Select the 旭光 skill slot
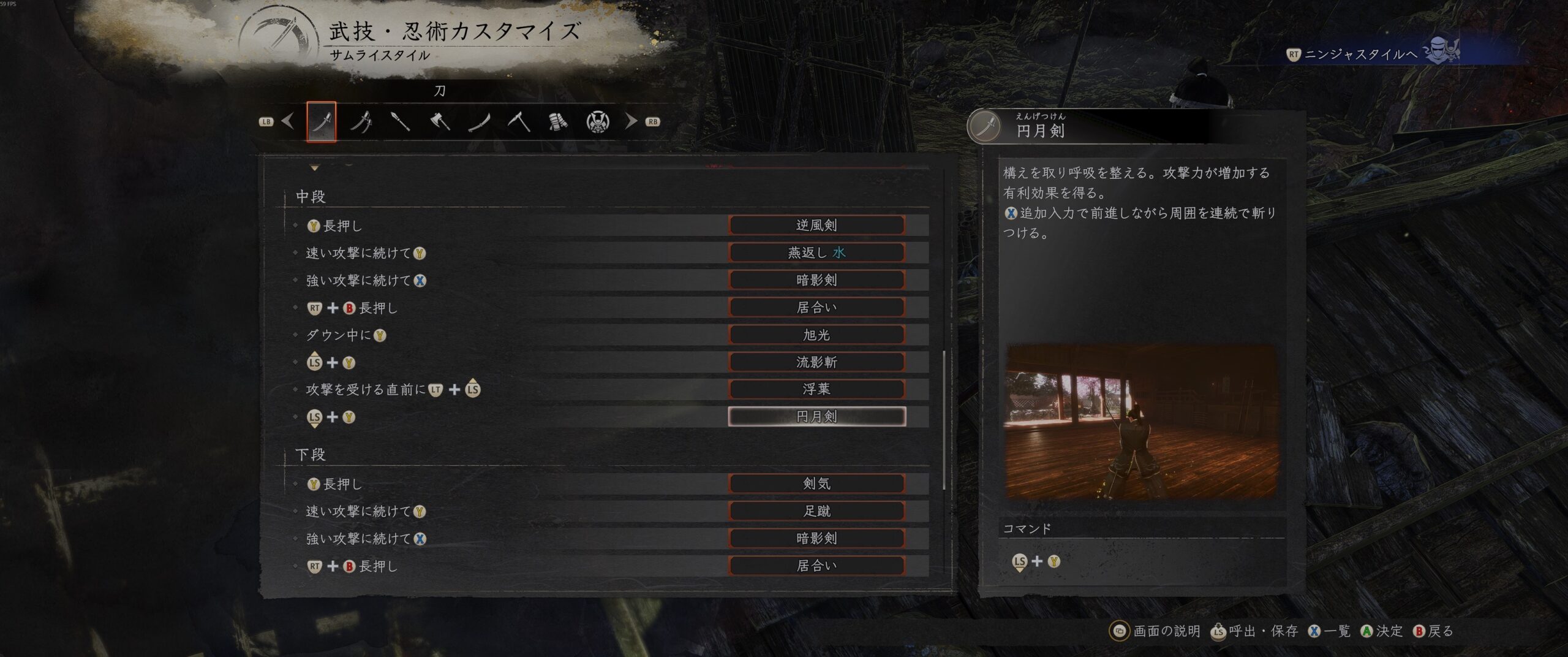The width and height of the screenshot is (1568, 657). coord(816,335)
